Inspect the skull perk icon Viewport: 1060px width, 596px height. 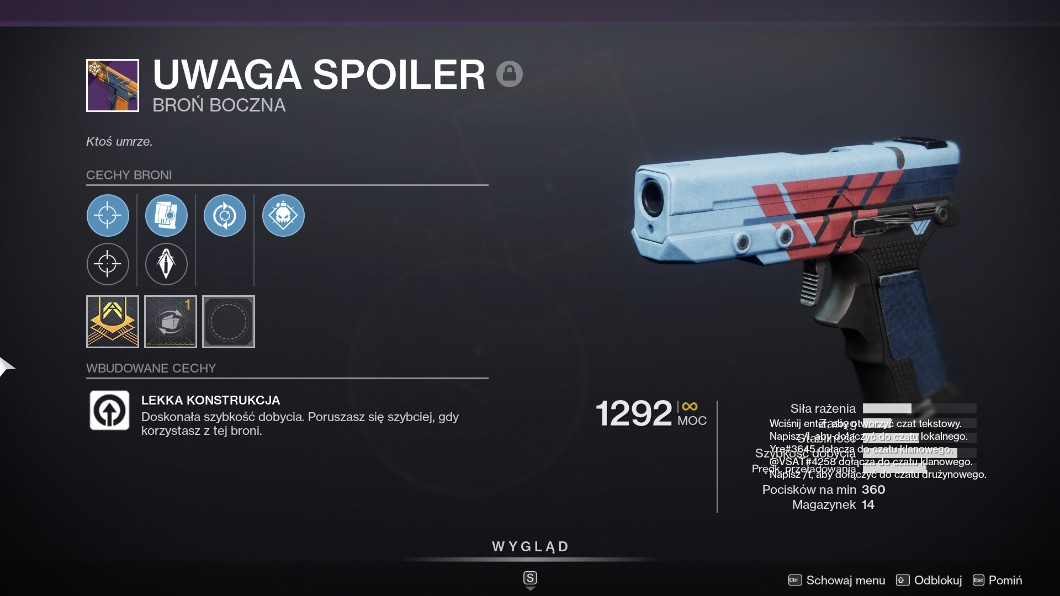(x=283, y=216)
